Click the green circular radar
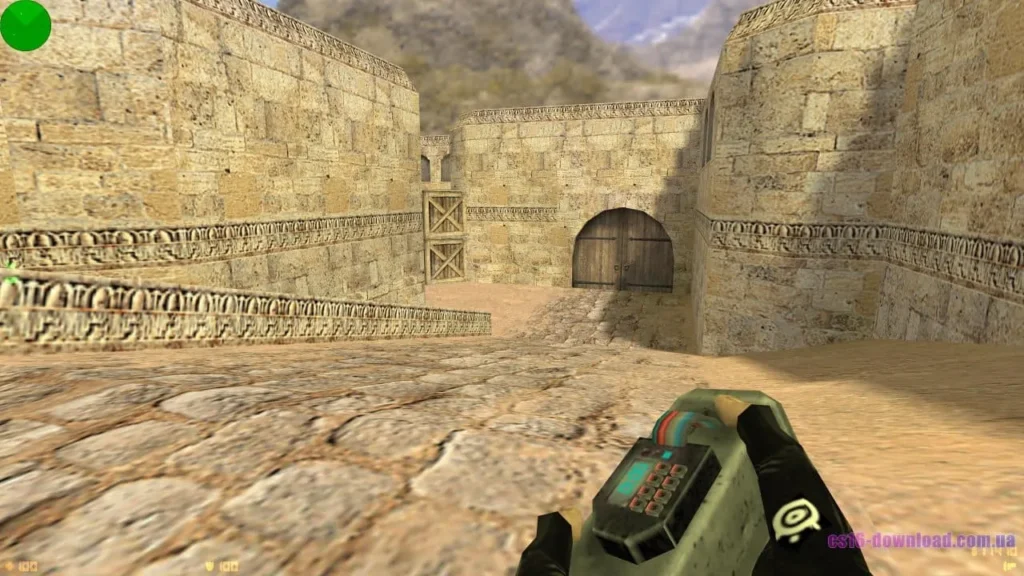The width and height of the screenshot is (1024, 576). pos(25,25)
